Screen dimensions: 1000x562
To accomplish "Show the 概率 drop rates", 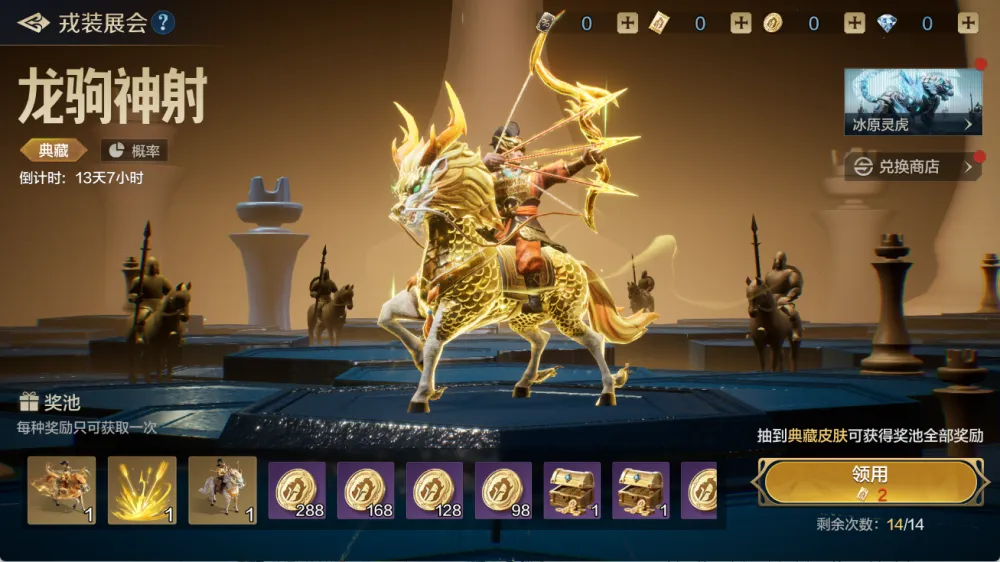I will [x=134, y=150].
